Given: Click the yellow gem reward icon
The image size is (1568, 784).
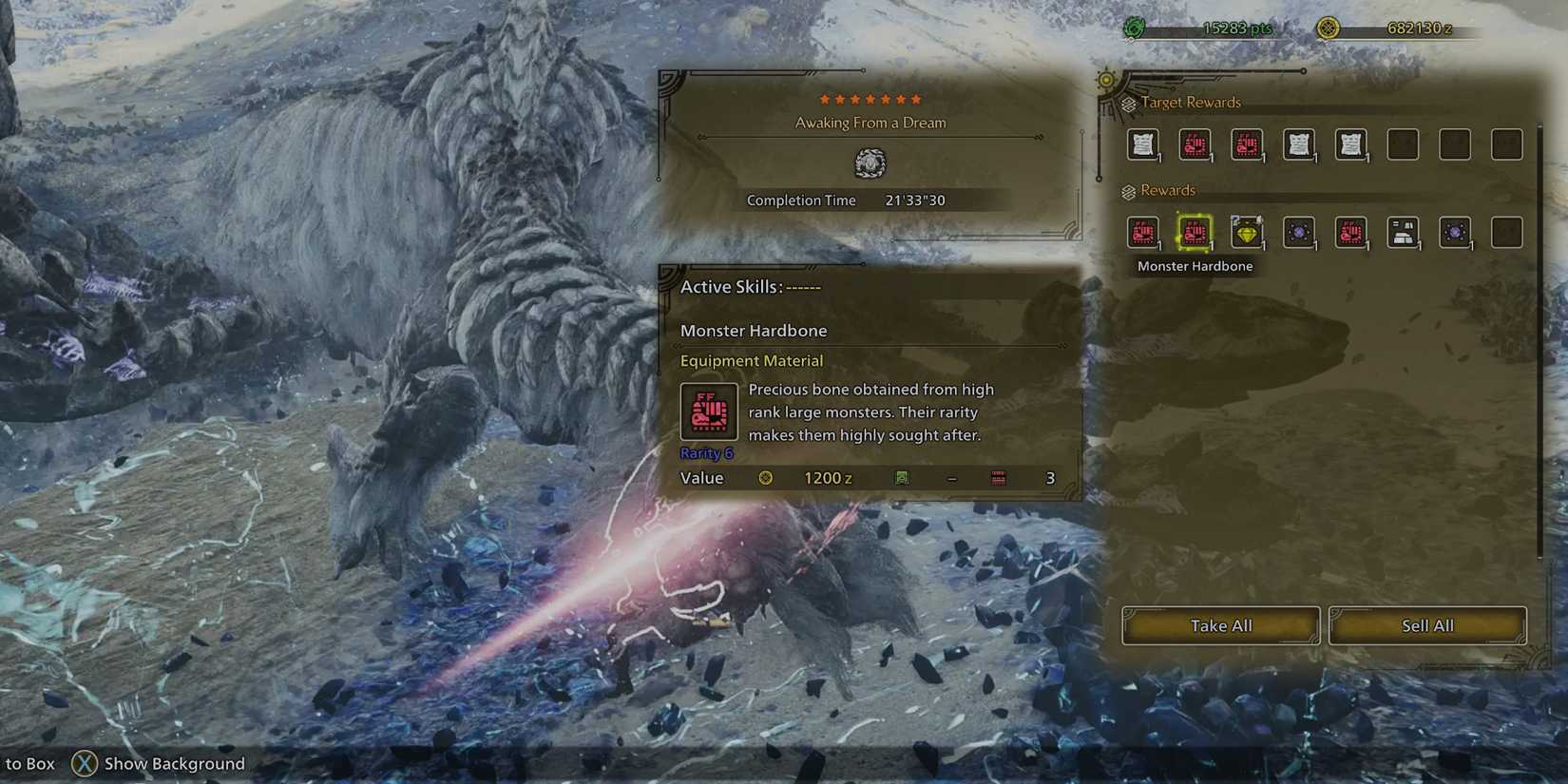Looking at the screenshot, I should pos(1247,234).
